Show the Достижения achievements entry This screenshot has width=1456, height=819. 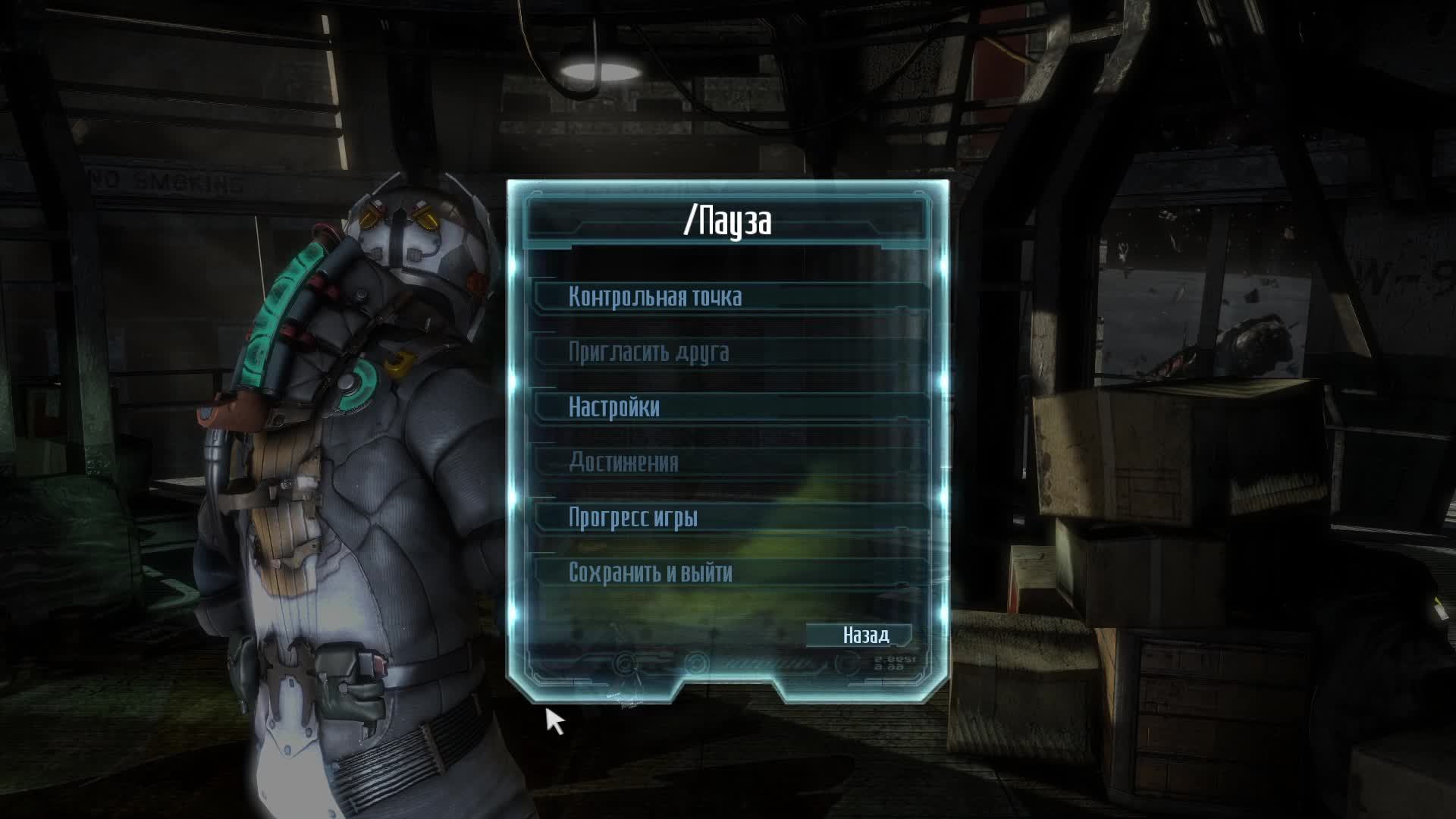point(623,462)
